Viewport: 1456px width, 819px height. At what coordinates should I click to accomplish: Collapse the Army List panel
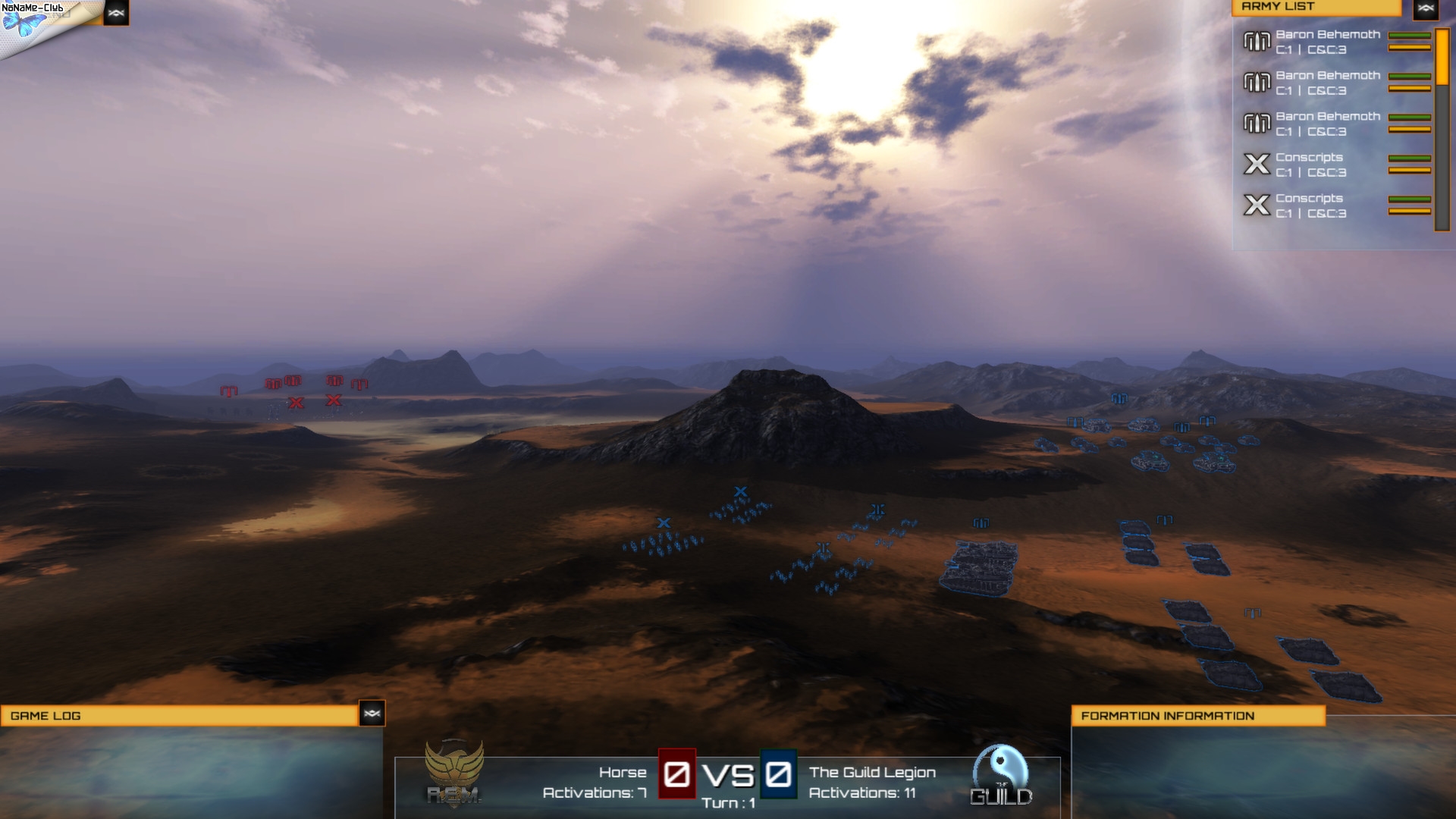point(1426,9)
